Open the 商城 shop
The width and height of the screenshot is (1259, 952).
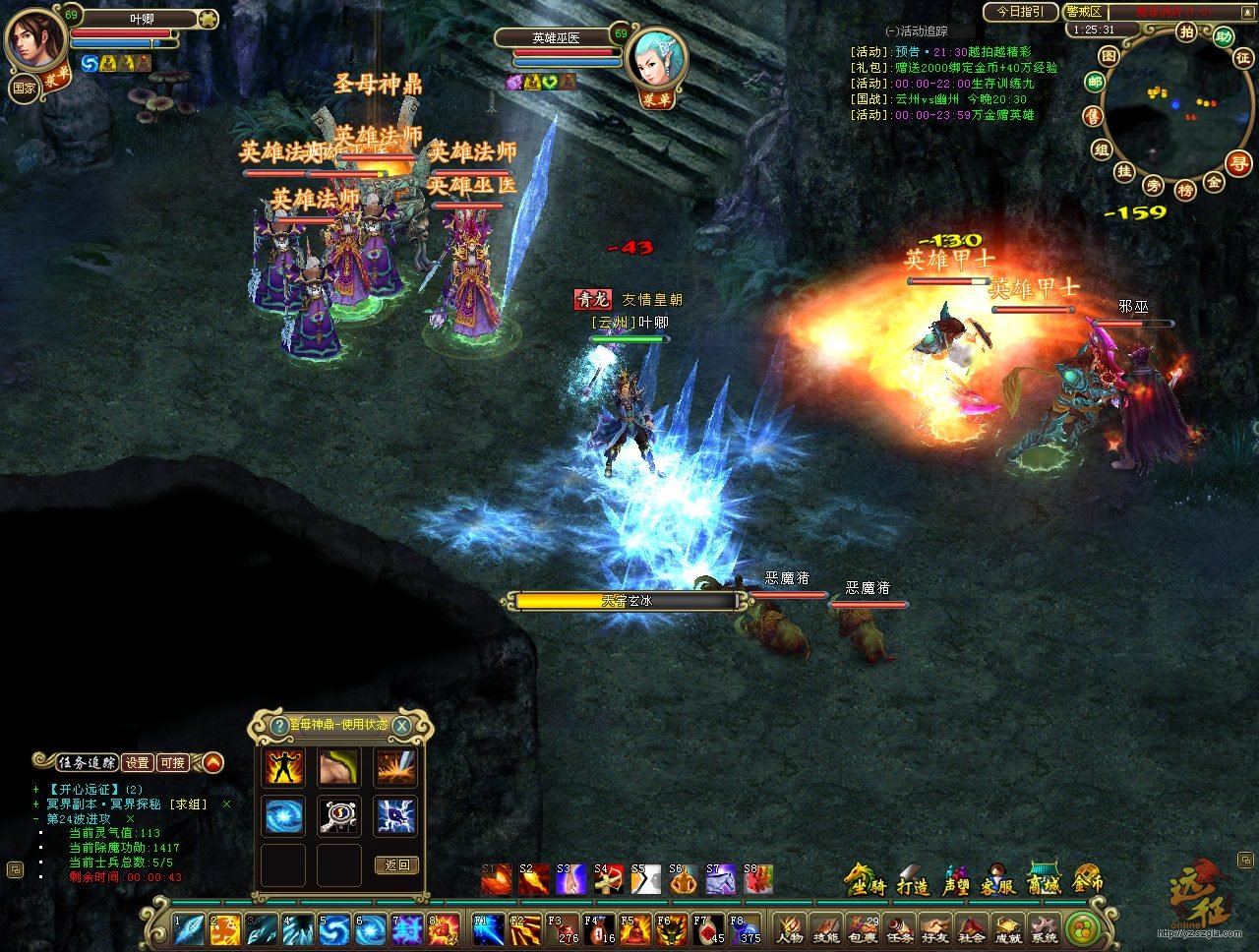click(1044, 881)
